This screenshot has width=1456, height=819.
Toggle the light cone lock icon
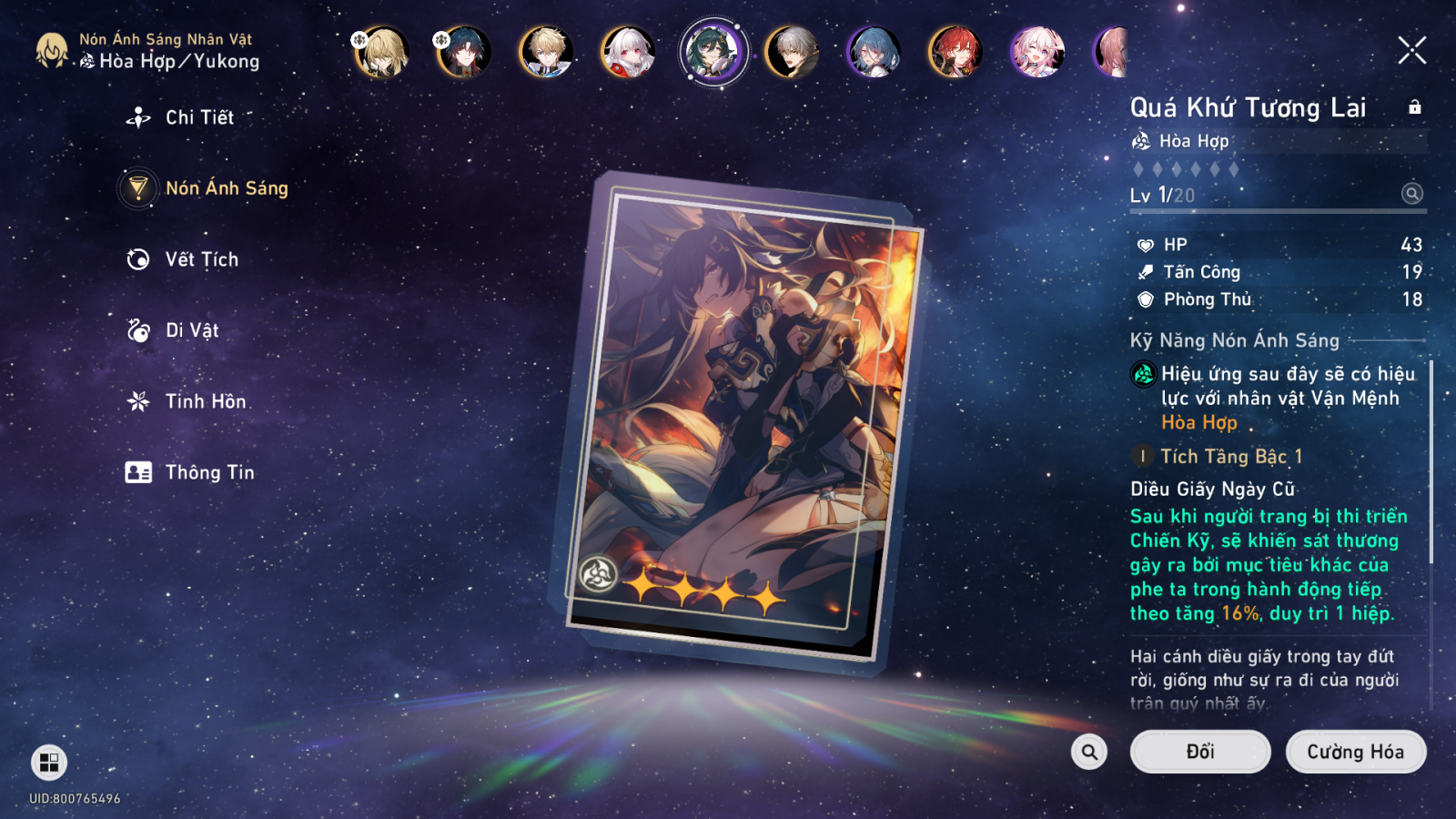1414,107
